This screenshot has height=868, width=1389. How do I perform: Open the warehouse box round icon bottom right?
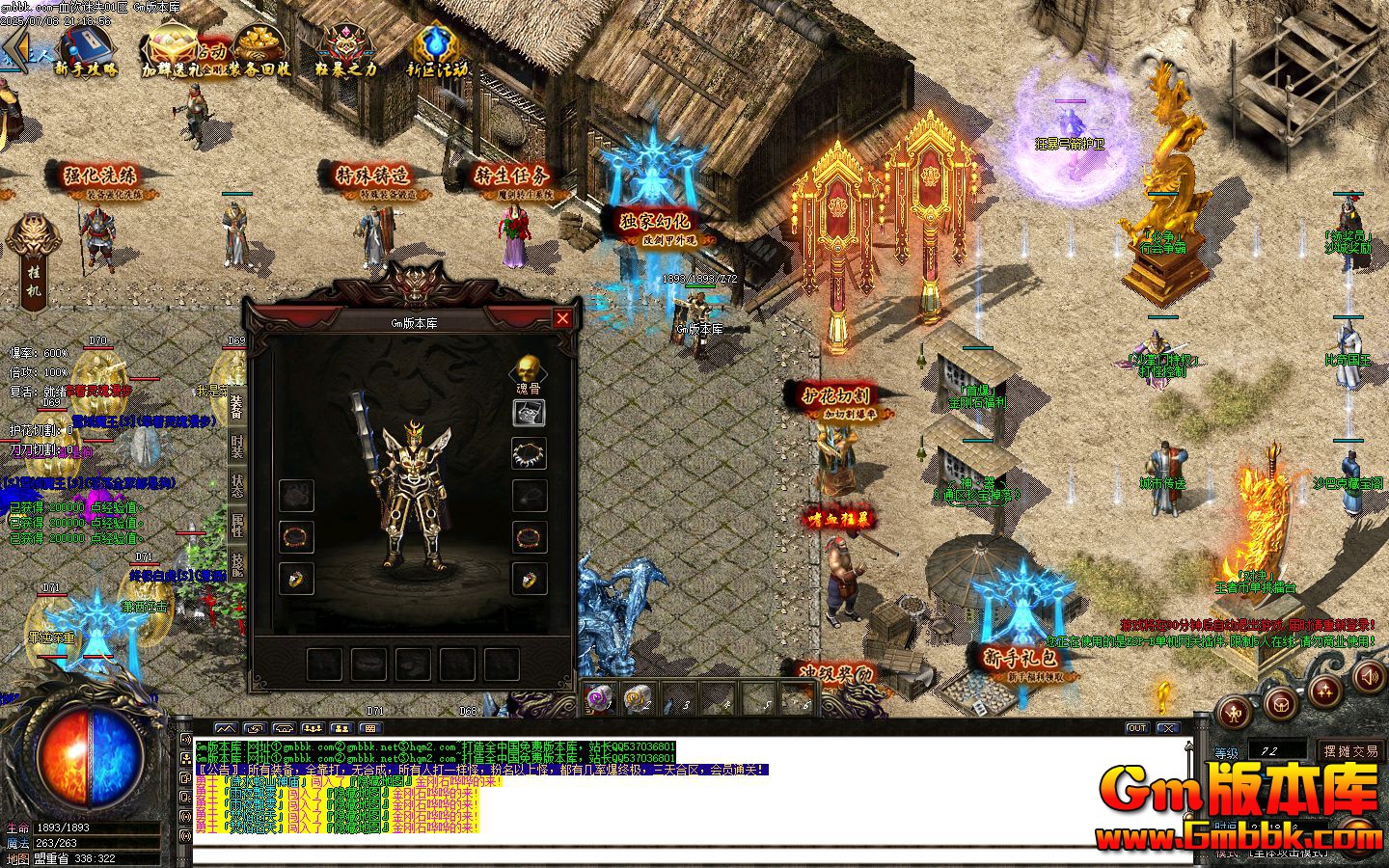click(x=1280, y=705)
